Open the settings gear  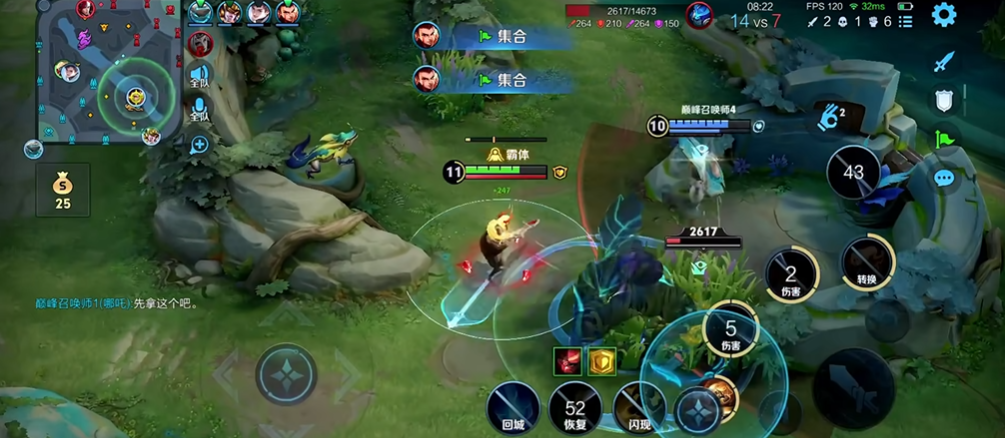(943, 15)
